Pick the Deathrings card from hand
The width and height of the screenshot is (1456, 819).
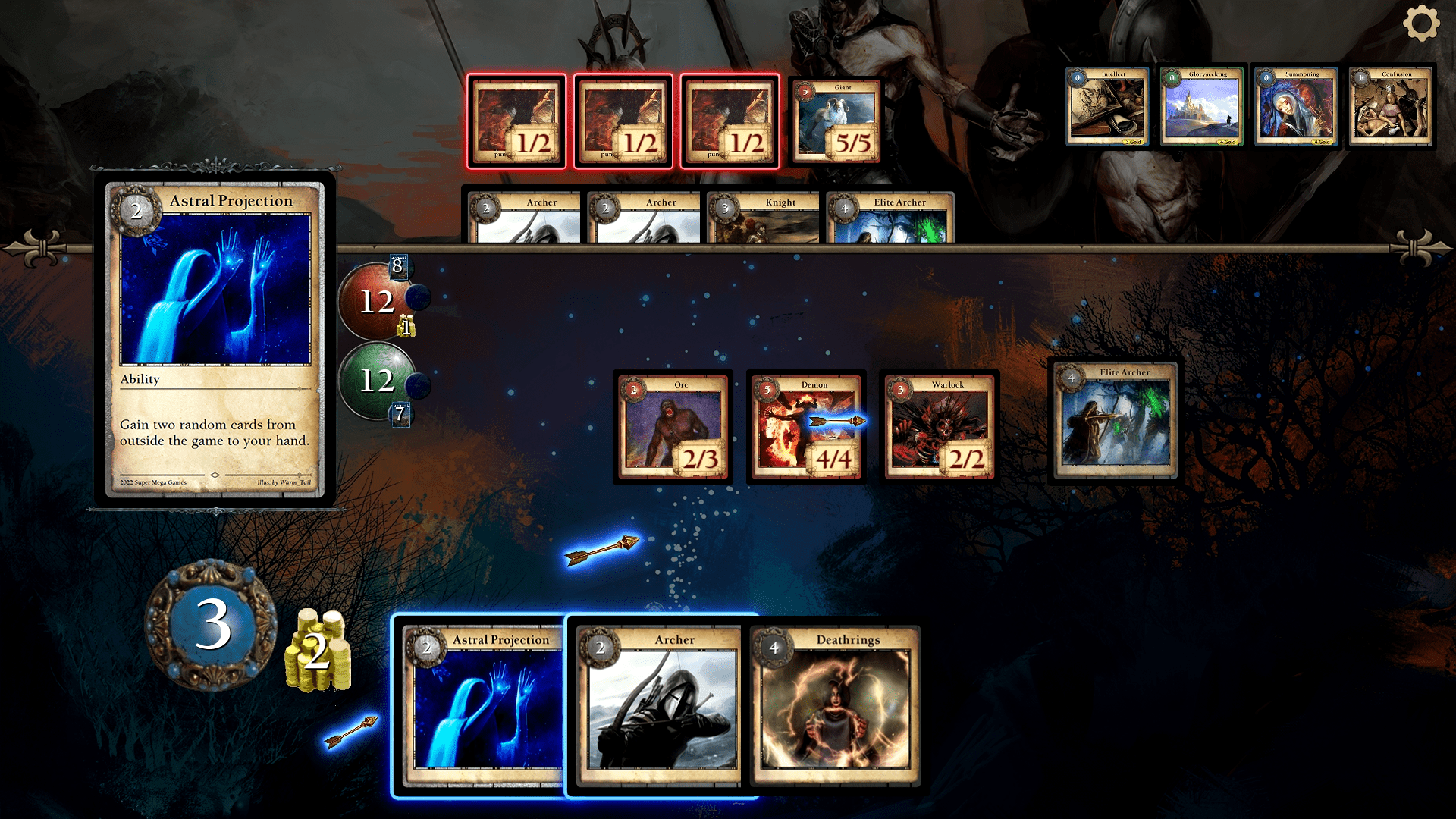[836, 705]
